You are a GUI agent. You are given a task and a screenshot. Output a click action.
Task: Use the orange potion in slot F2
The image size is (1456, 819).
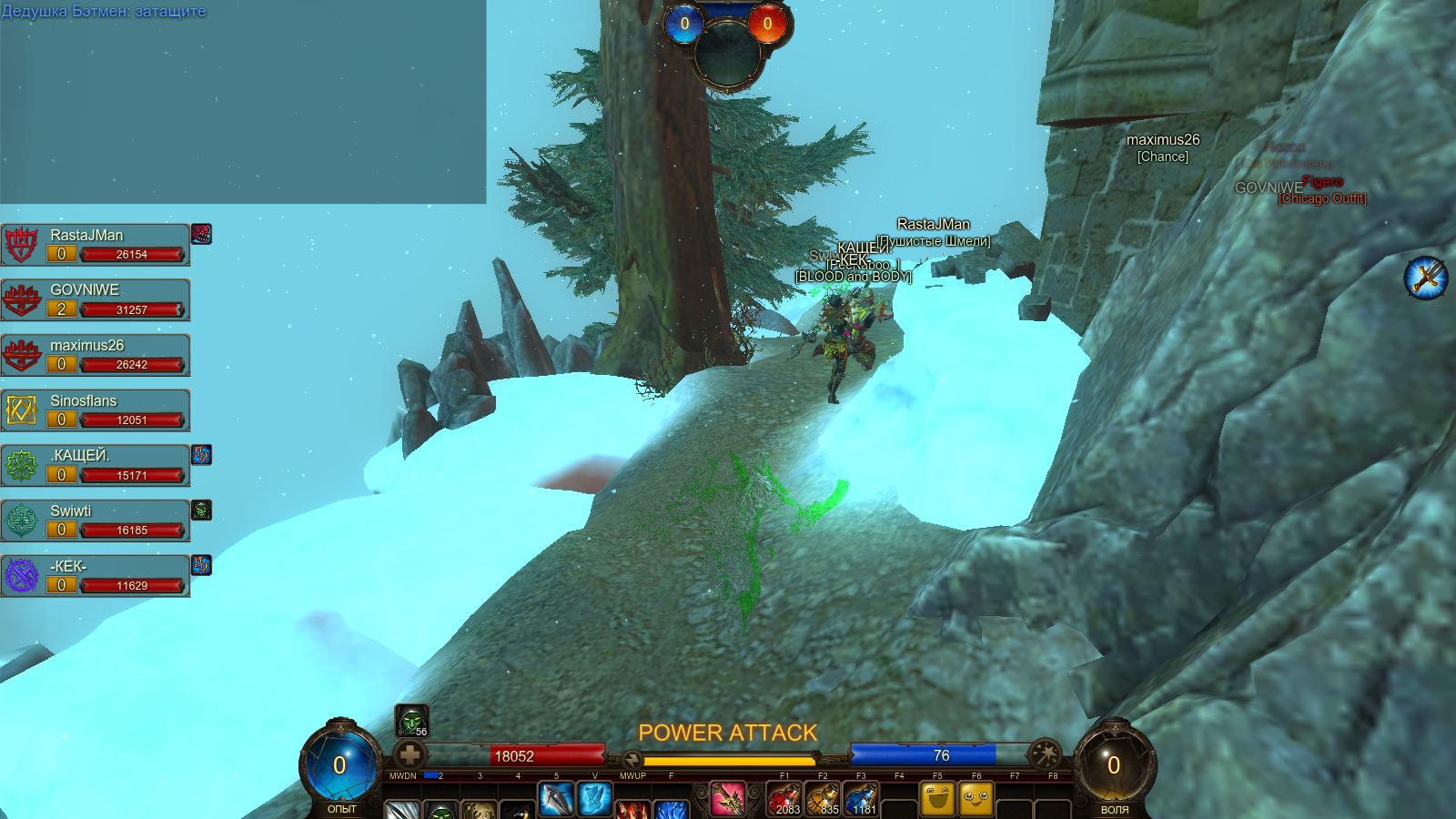pyautogui.click(x=823, y=800)
